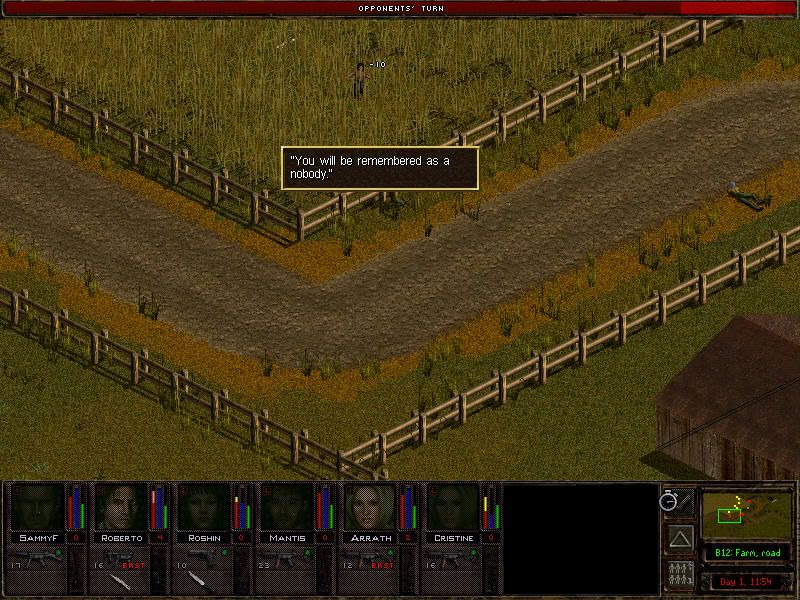This screenshot has height=600, width=800.
Task: Click Roberto's knife slot
Action: pos(121,579)
